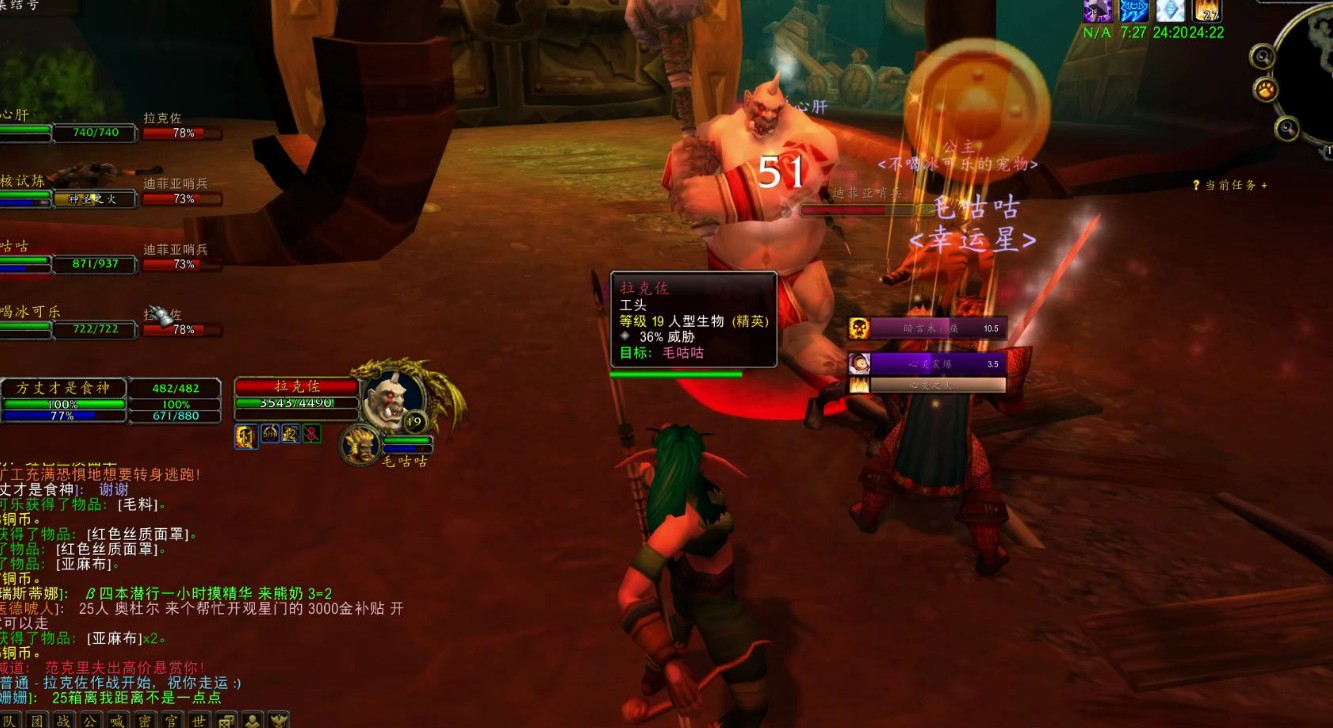Click the 毛咕咕 target-of-target portrait
1333x728 pixels.
[360, 443]
